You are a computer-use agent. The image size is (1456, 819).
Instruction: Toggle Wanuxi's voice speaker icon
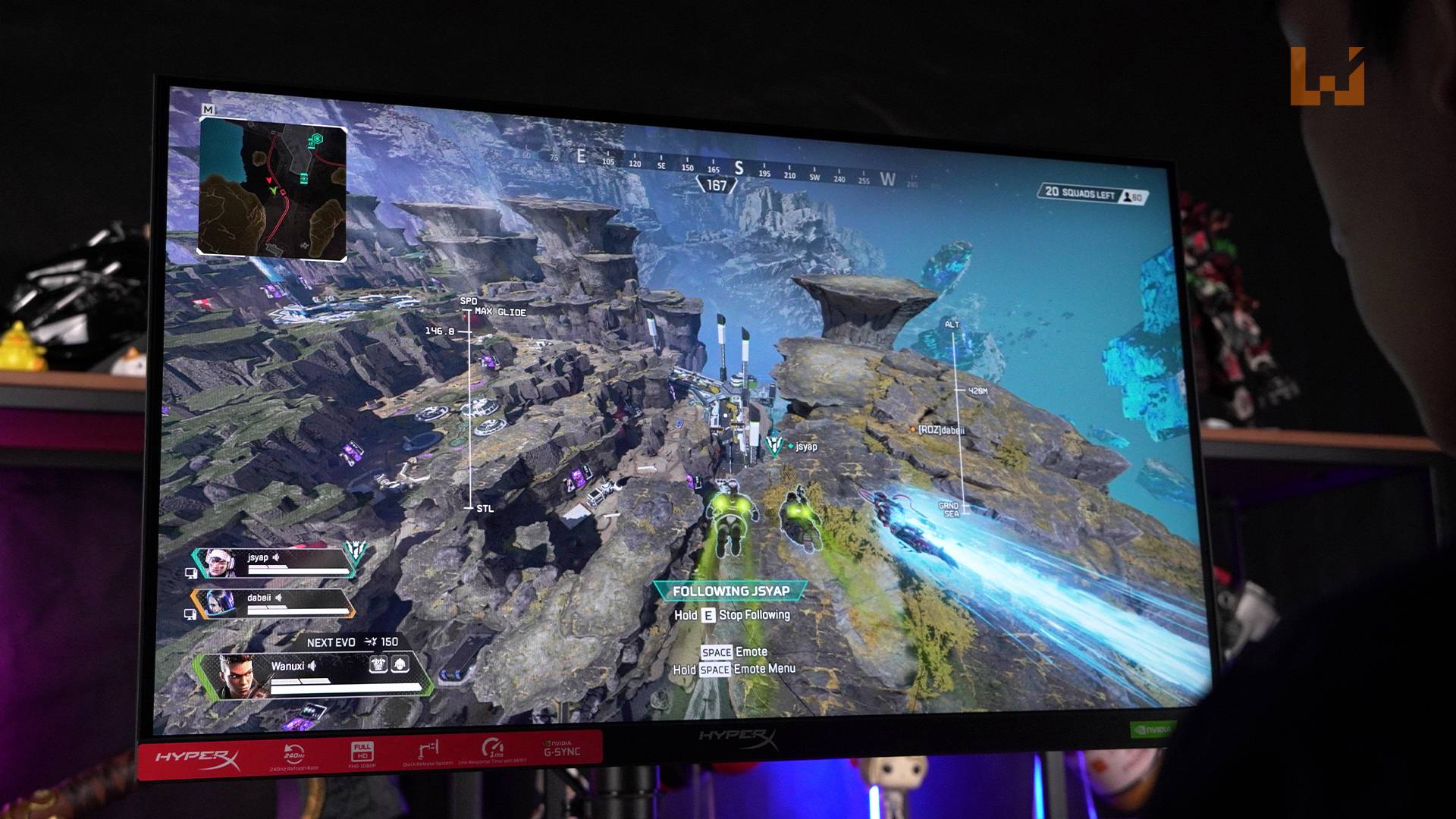[312, 666]
